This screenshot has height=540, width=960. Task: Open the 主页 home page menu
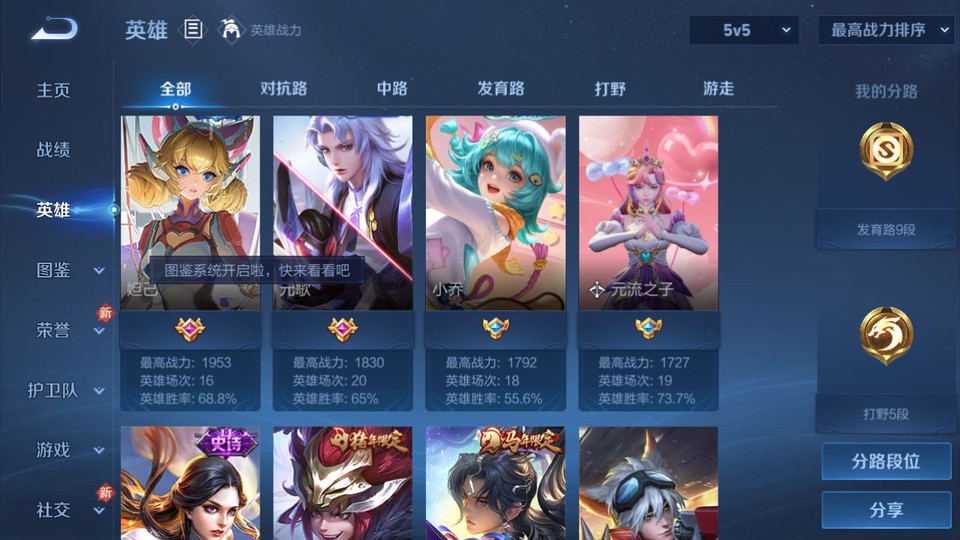[54, 90]
